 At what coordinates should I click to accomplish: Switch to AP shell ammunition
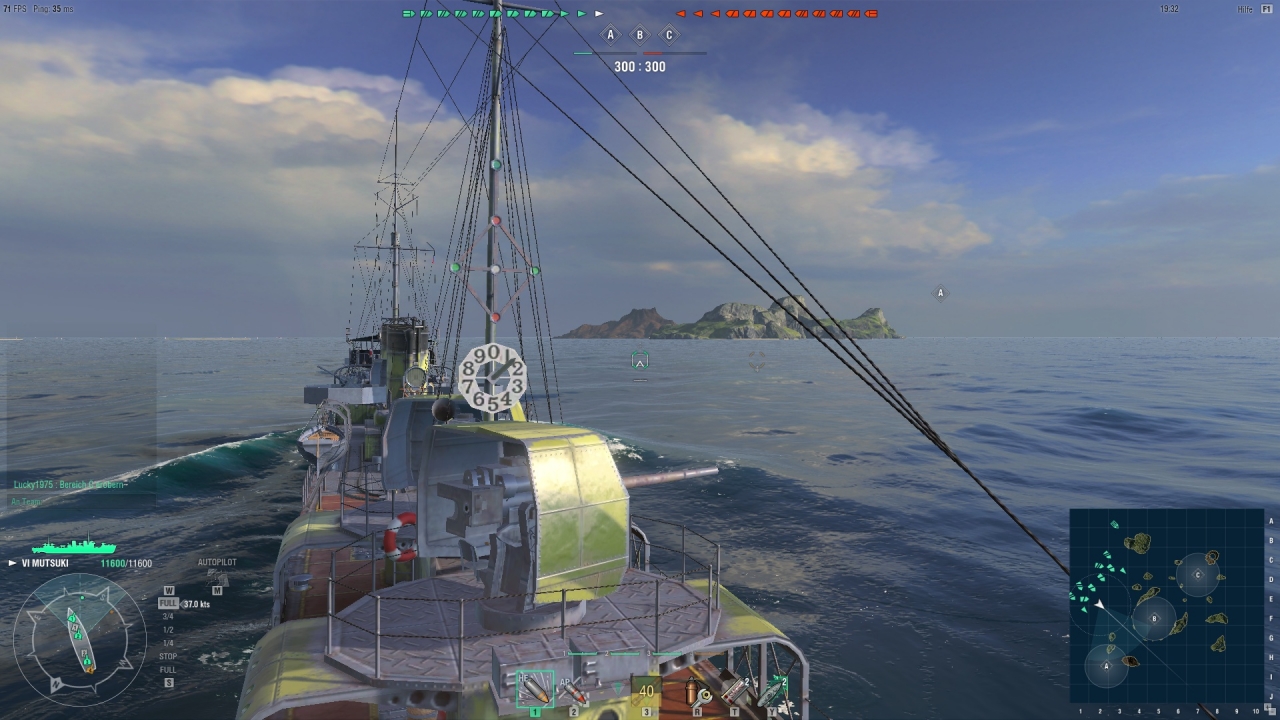coord(574,689)
